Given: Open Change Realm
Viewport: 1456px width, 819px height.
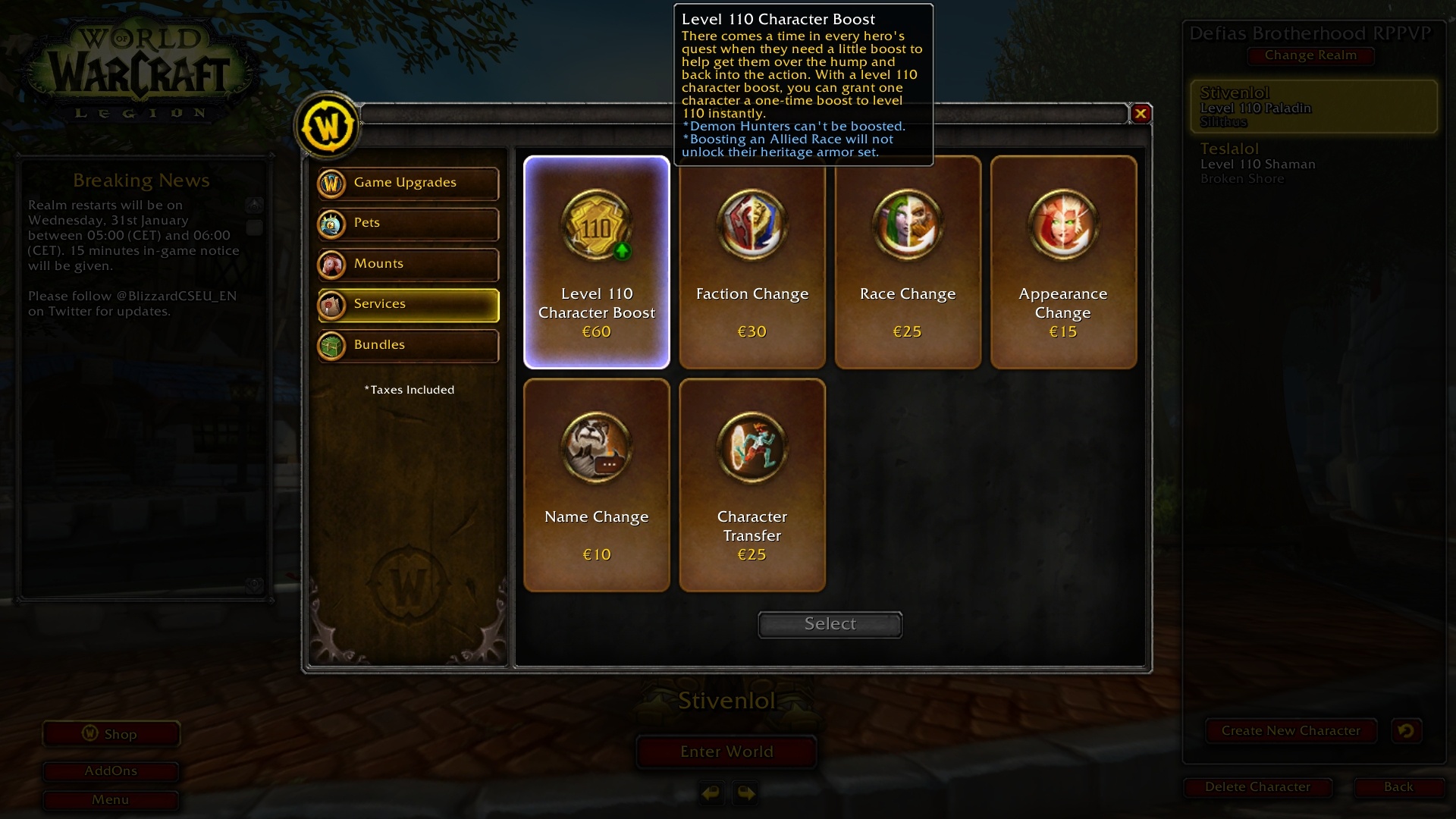Looking at the screenshot, I should click(1310, 55).
